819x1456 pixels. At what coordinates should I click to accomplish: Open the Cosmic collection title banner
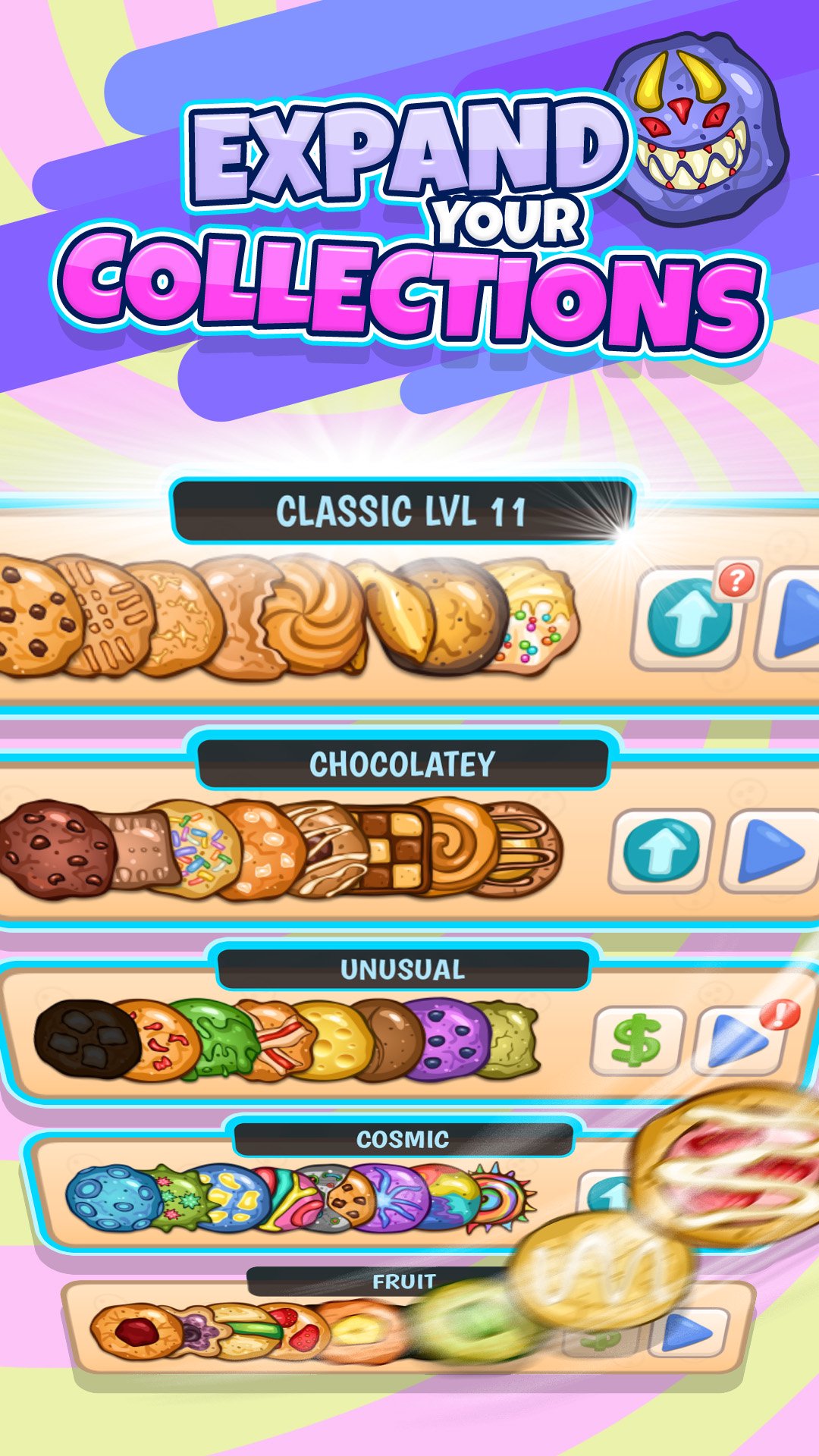click(x=402, y=1139)
